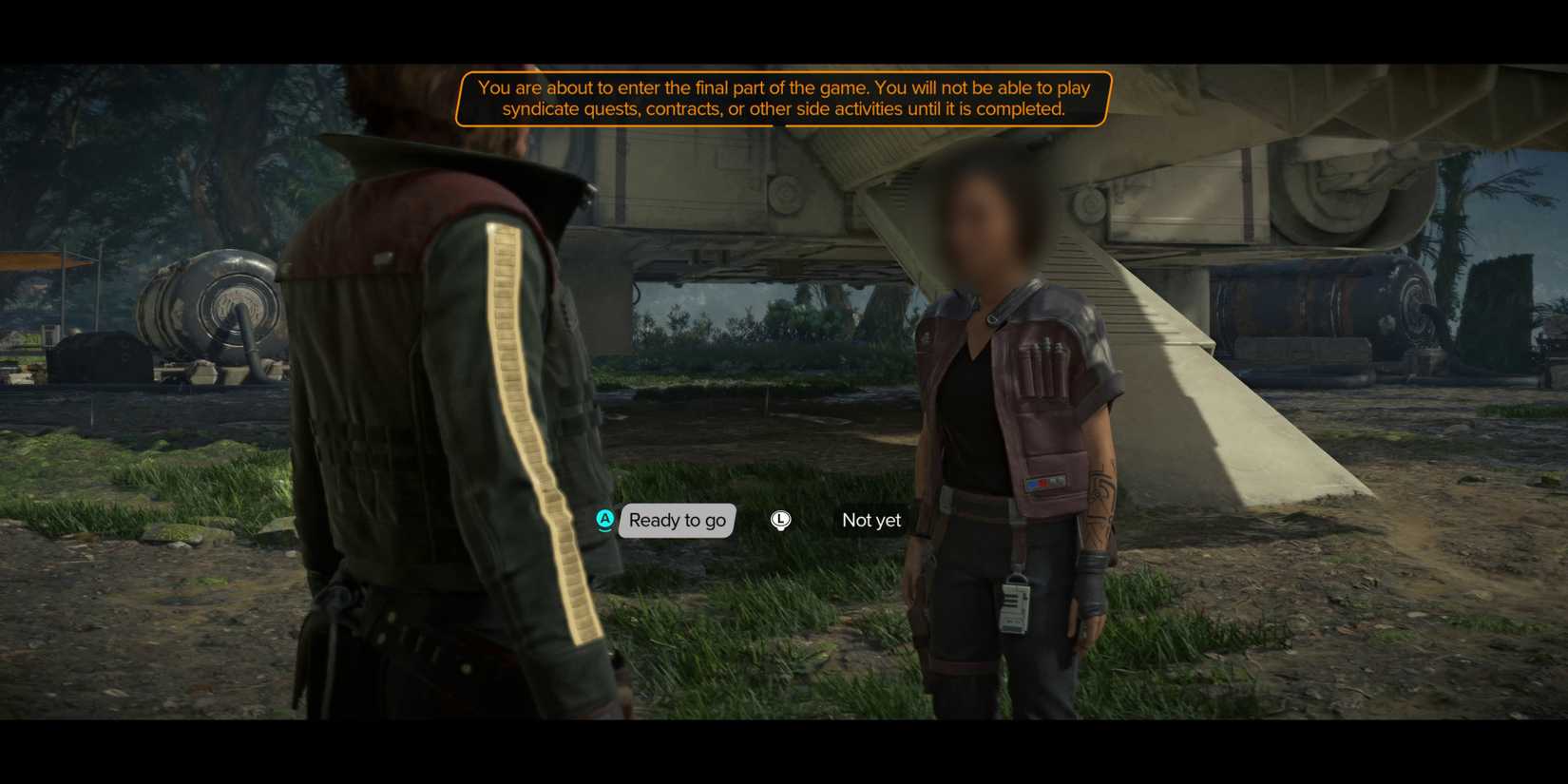Choose the 'Not yet' dialogue option
This screenshot has height=784, width=1568.
tap(870, 521)
